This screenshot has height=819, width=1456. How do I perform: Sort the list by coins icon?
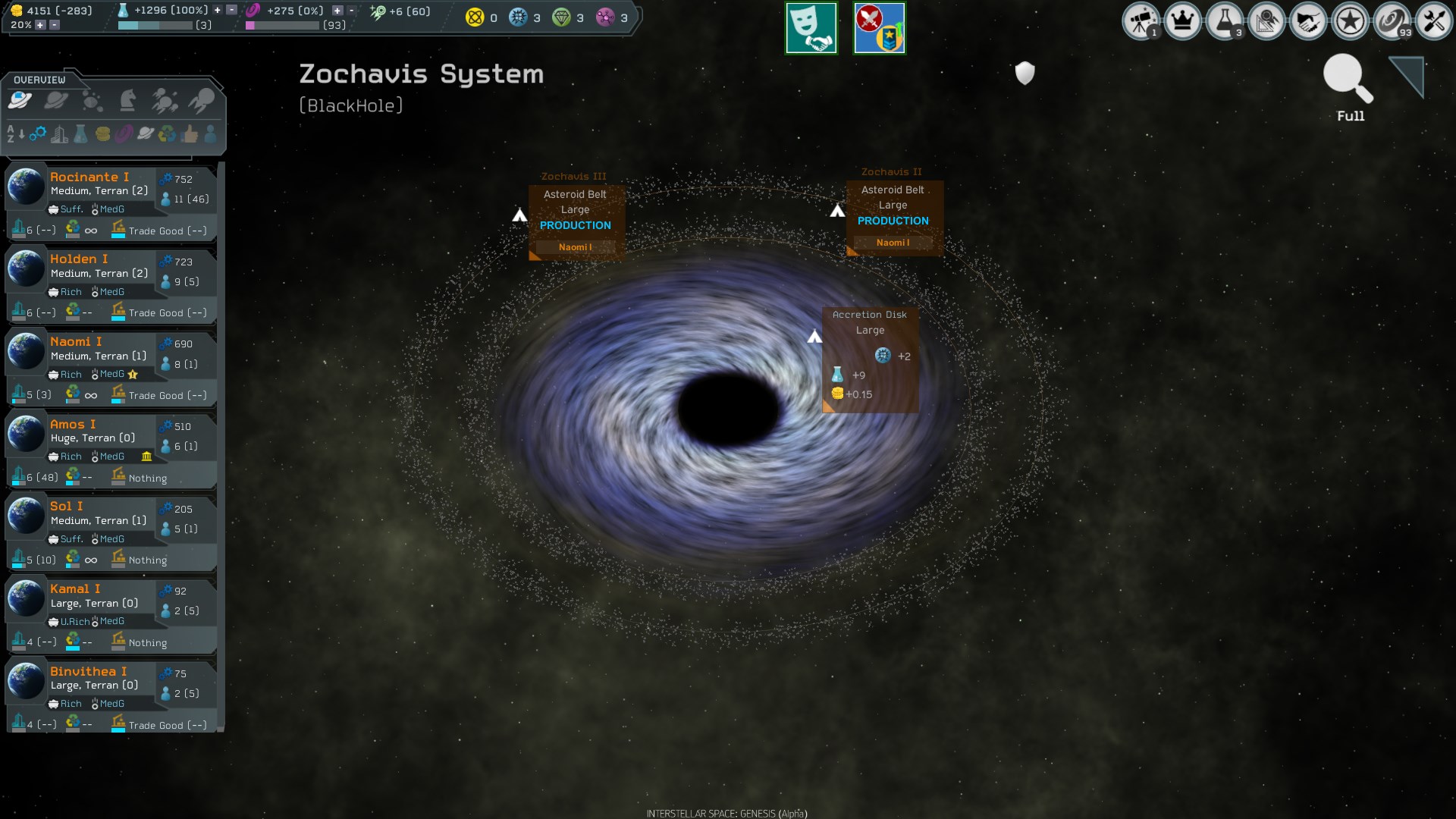tap(103, 135)
